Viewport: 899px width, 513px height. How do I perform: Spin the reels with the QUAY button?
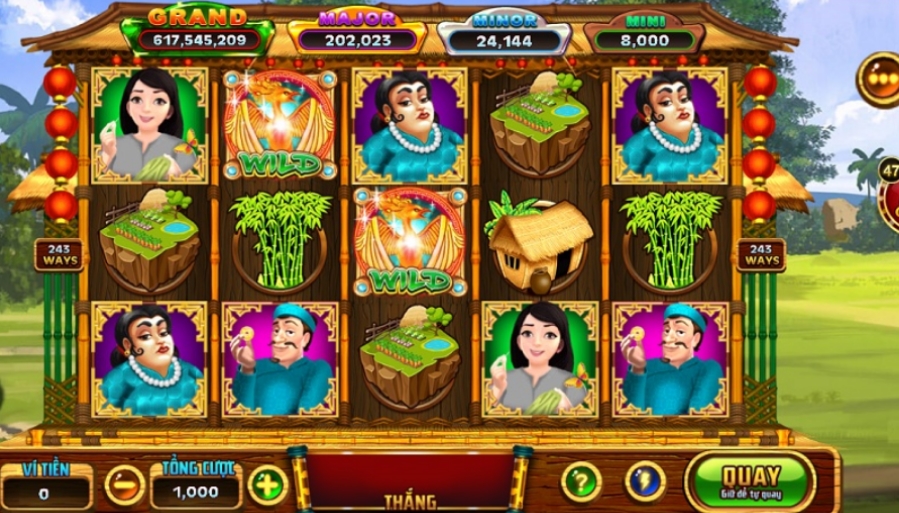(x=750, y=480)
